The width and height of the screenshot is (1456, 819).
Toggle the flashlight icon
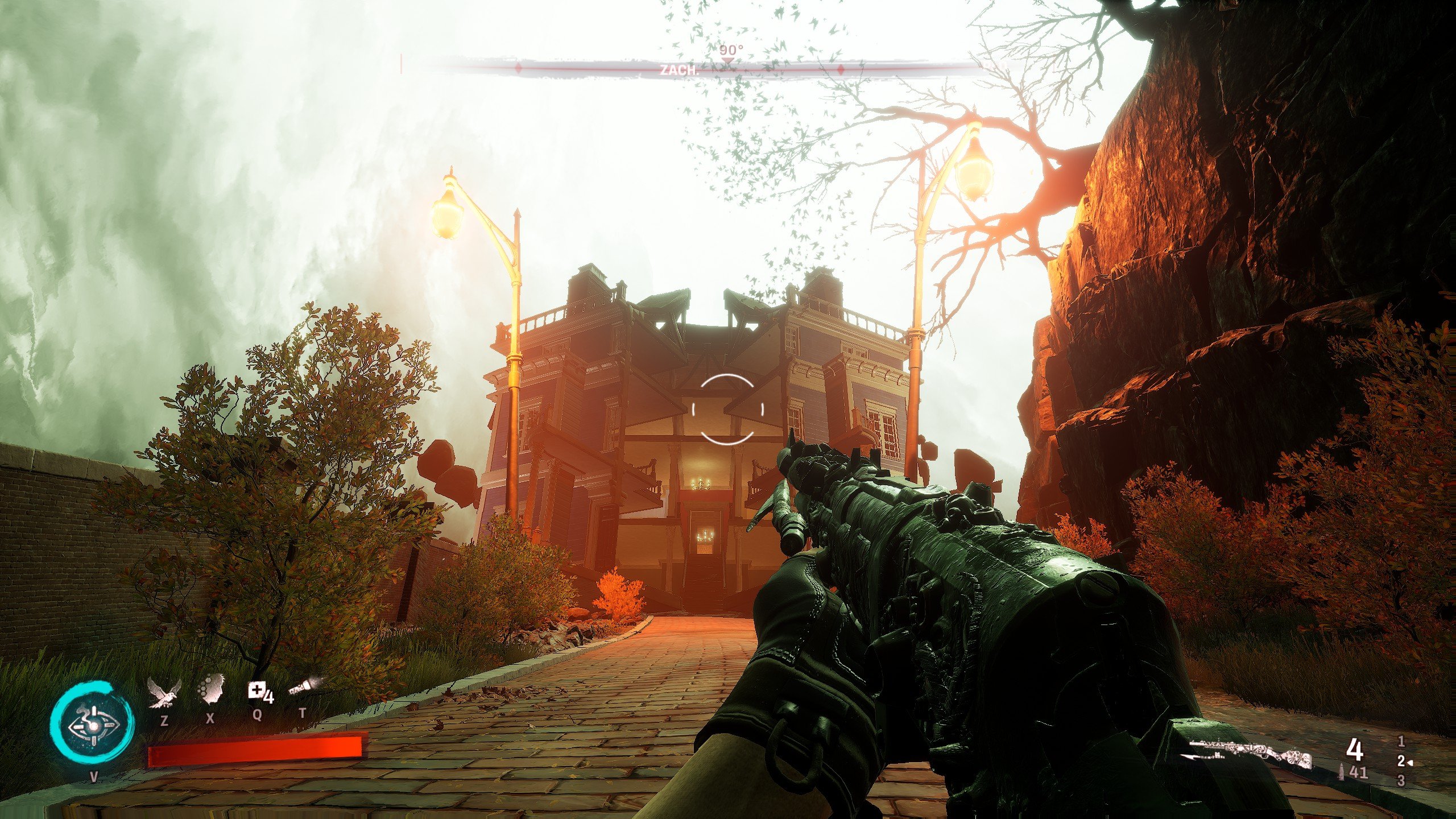[304, 688]
